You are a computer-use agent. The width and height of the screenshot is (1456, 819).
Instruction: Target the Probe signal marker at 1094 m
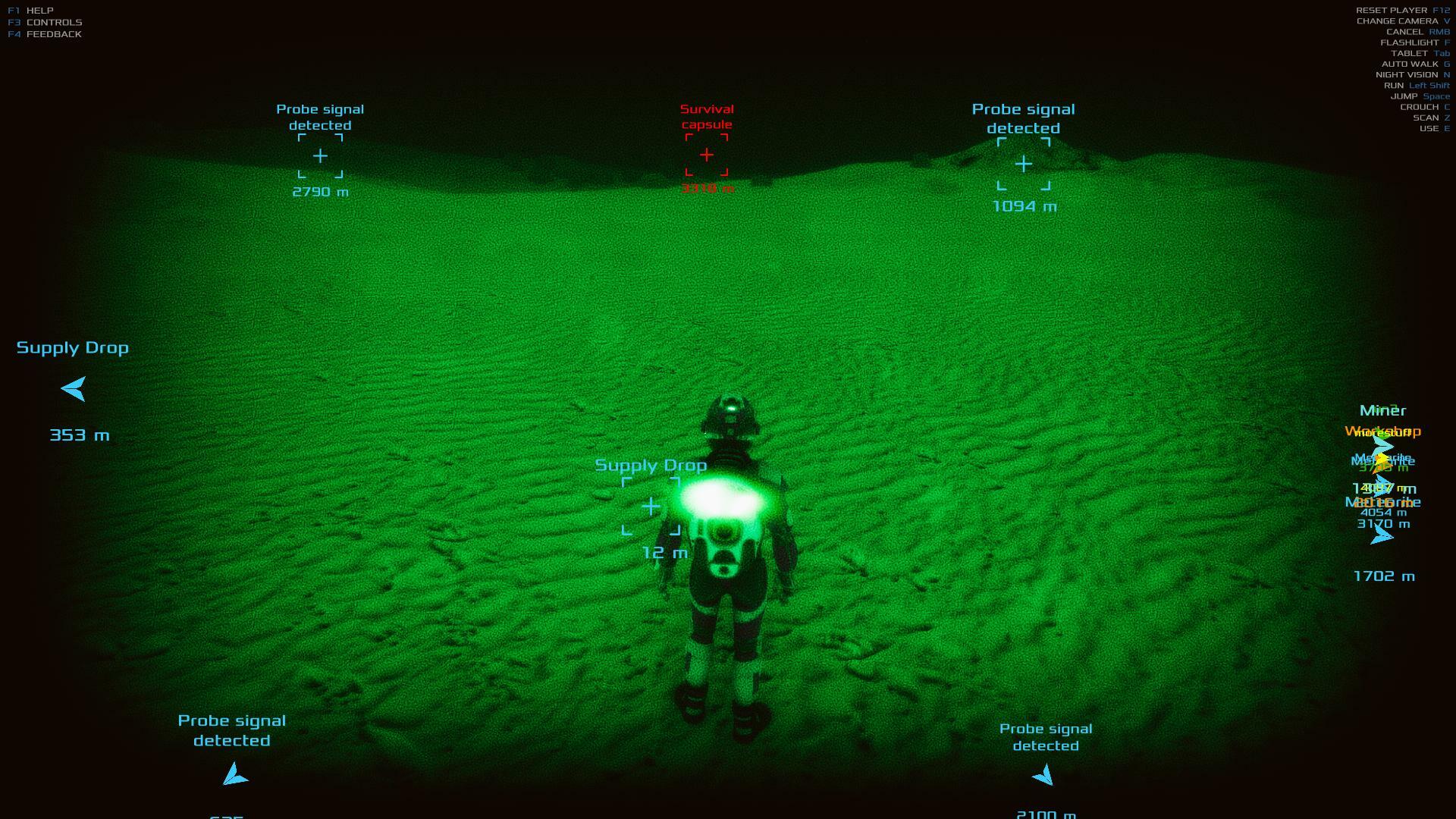[x=1024, y=164]
